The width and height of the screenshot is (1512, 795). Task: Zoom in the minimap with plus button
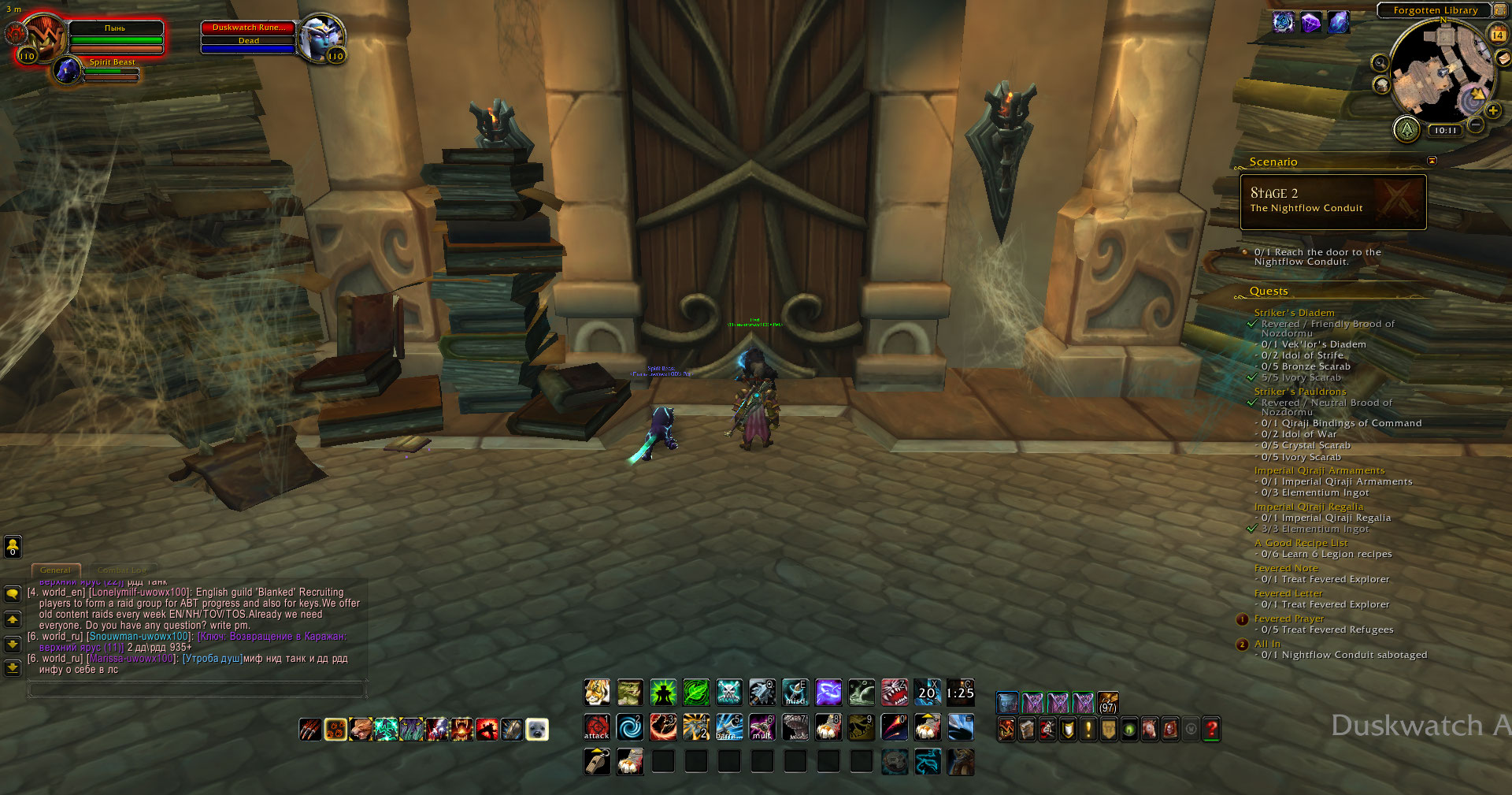click(x=1492, y=111)
